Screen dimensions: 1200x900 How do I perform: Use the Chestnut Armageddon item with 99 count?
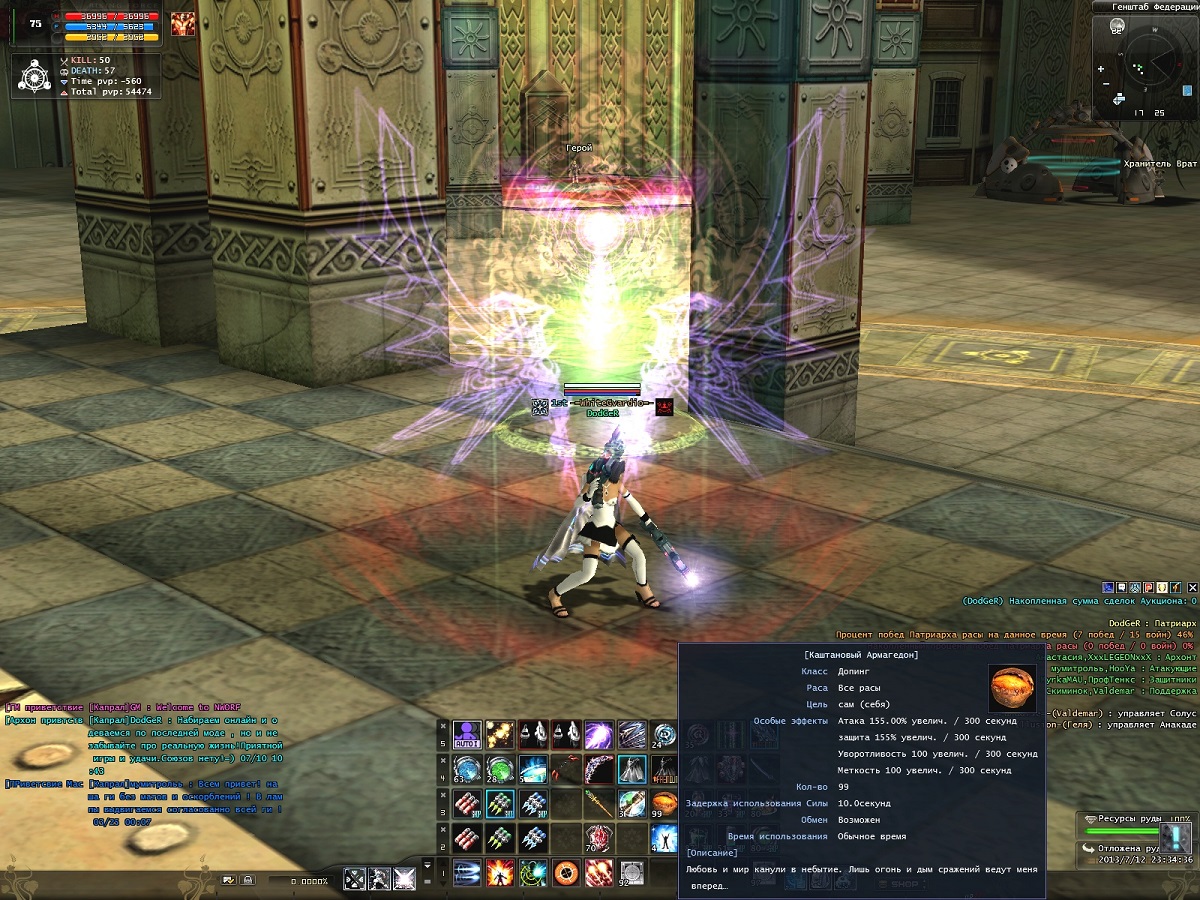[x=664, y=803]
